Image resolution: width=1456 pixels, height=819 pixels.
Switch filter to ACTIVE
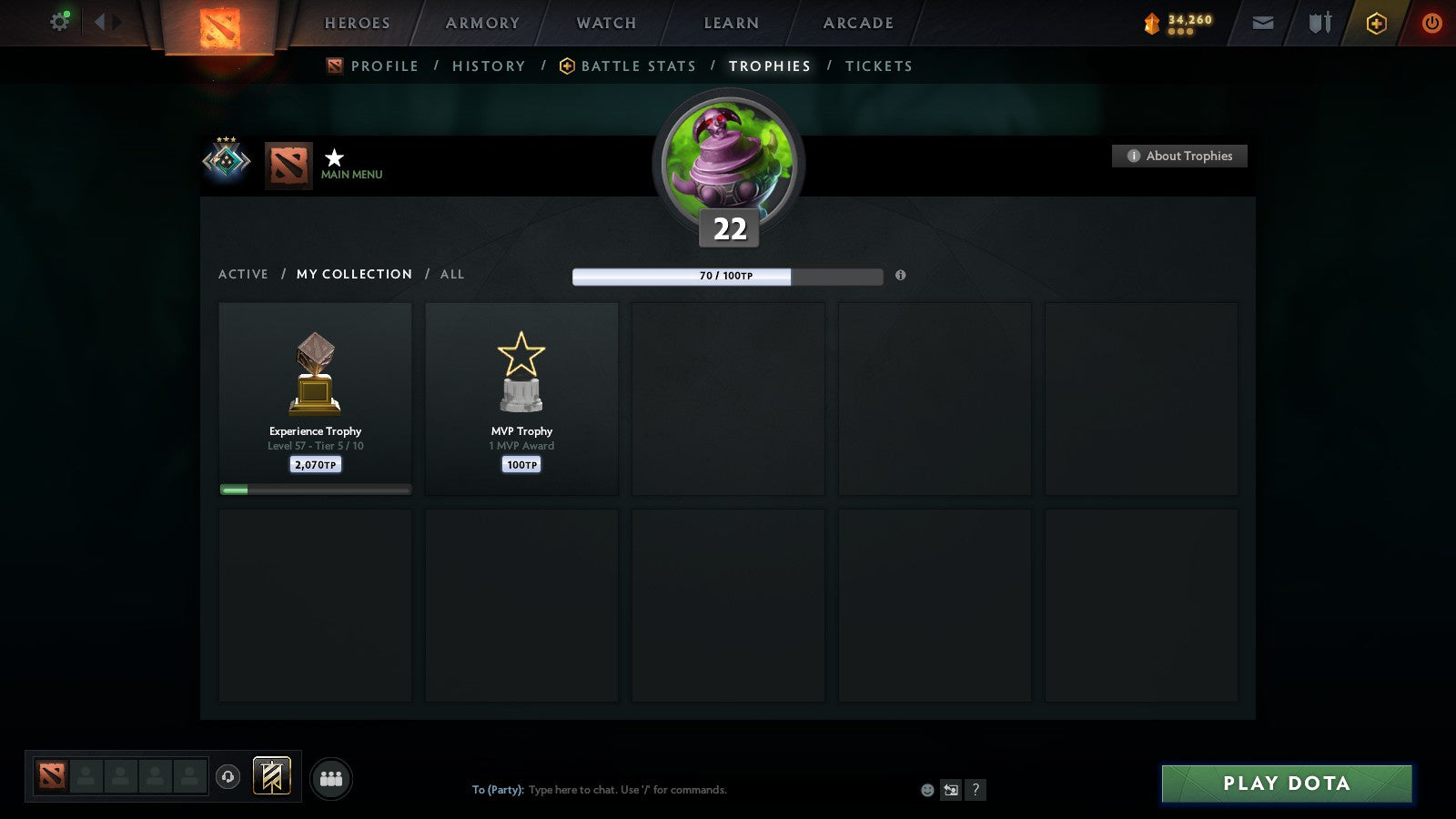pos(243,274)
